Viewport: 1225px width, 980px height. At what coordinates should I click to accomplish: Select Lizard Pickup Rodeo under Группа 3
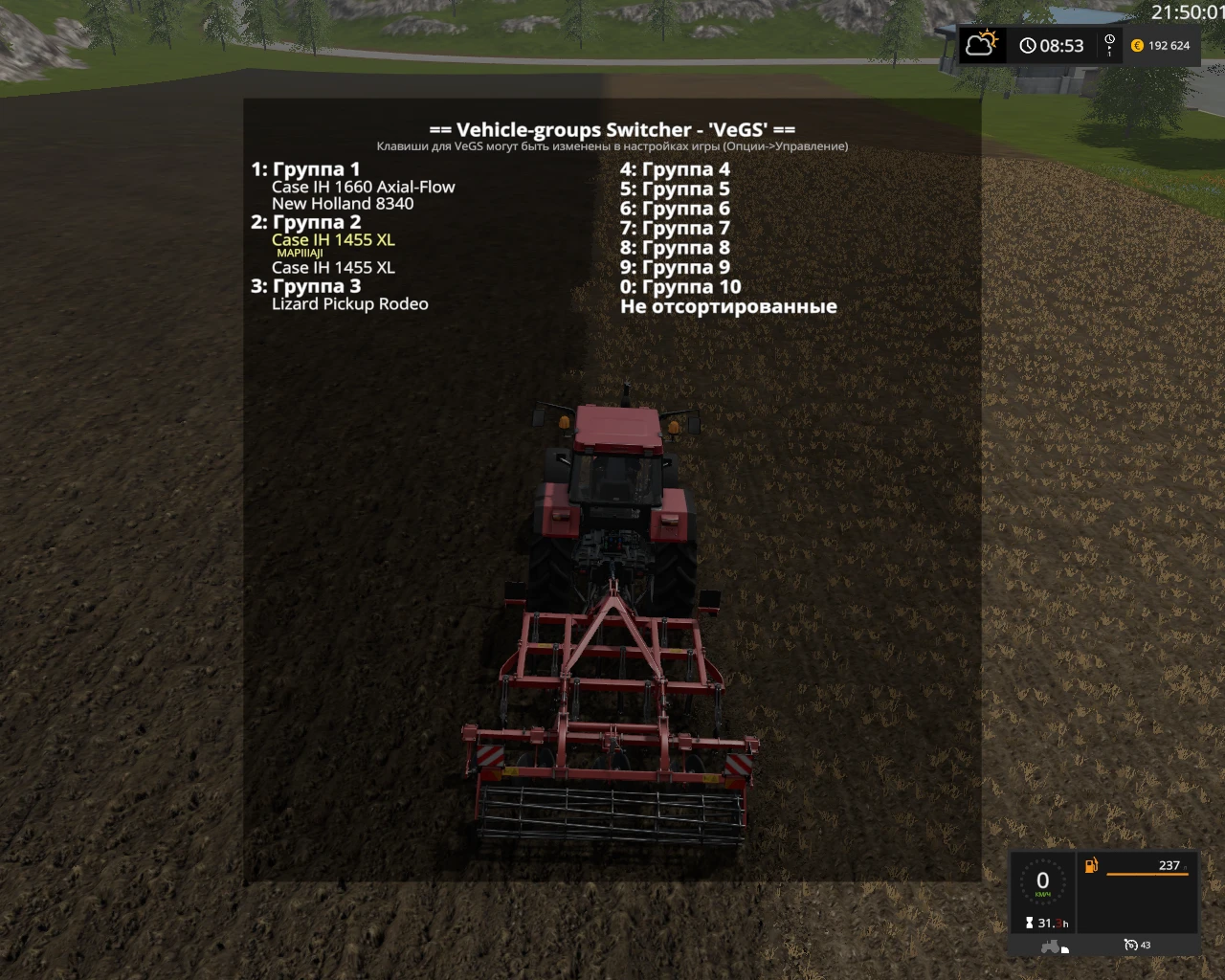(x=351, y=304)
